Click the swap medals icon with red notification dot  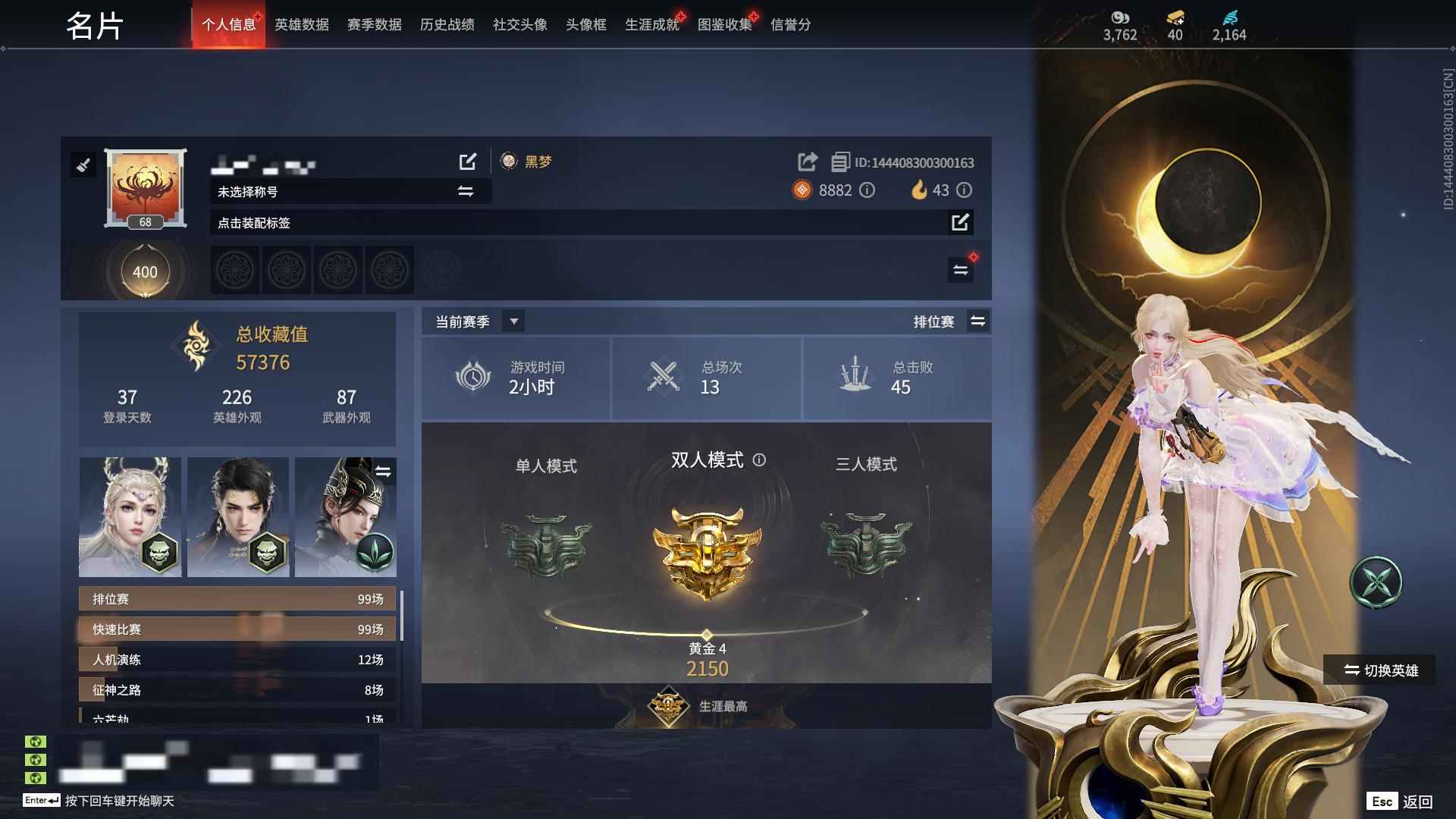(x=961, y=270)
